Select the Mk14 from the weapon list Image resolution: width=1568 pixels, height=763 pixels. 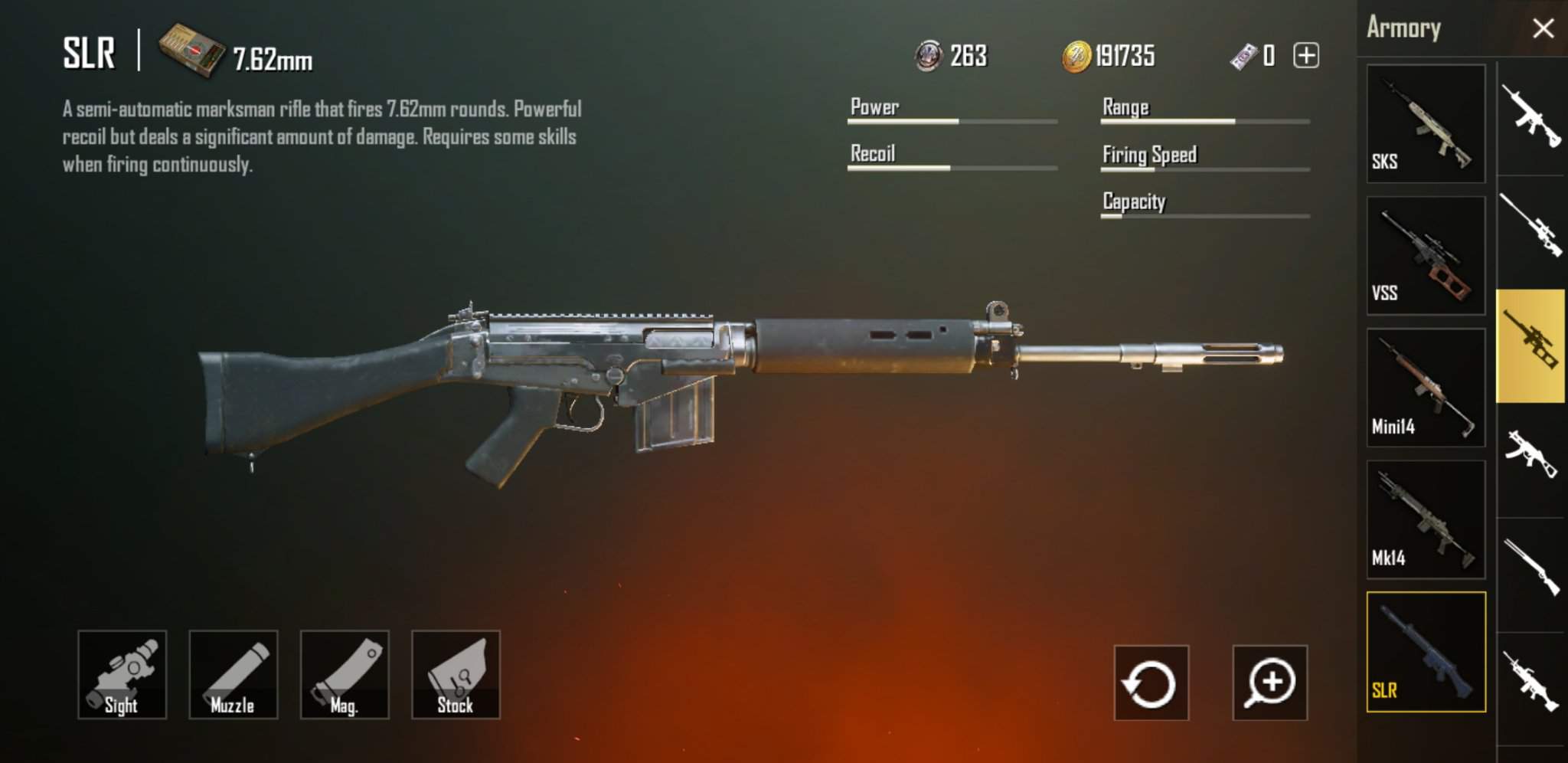[1424, 519]
